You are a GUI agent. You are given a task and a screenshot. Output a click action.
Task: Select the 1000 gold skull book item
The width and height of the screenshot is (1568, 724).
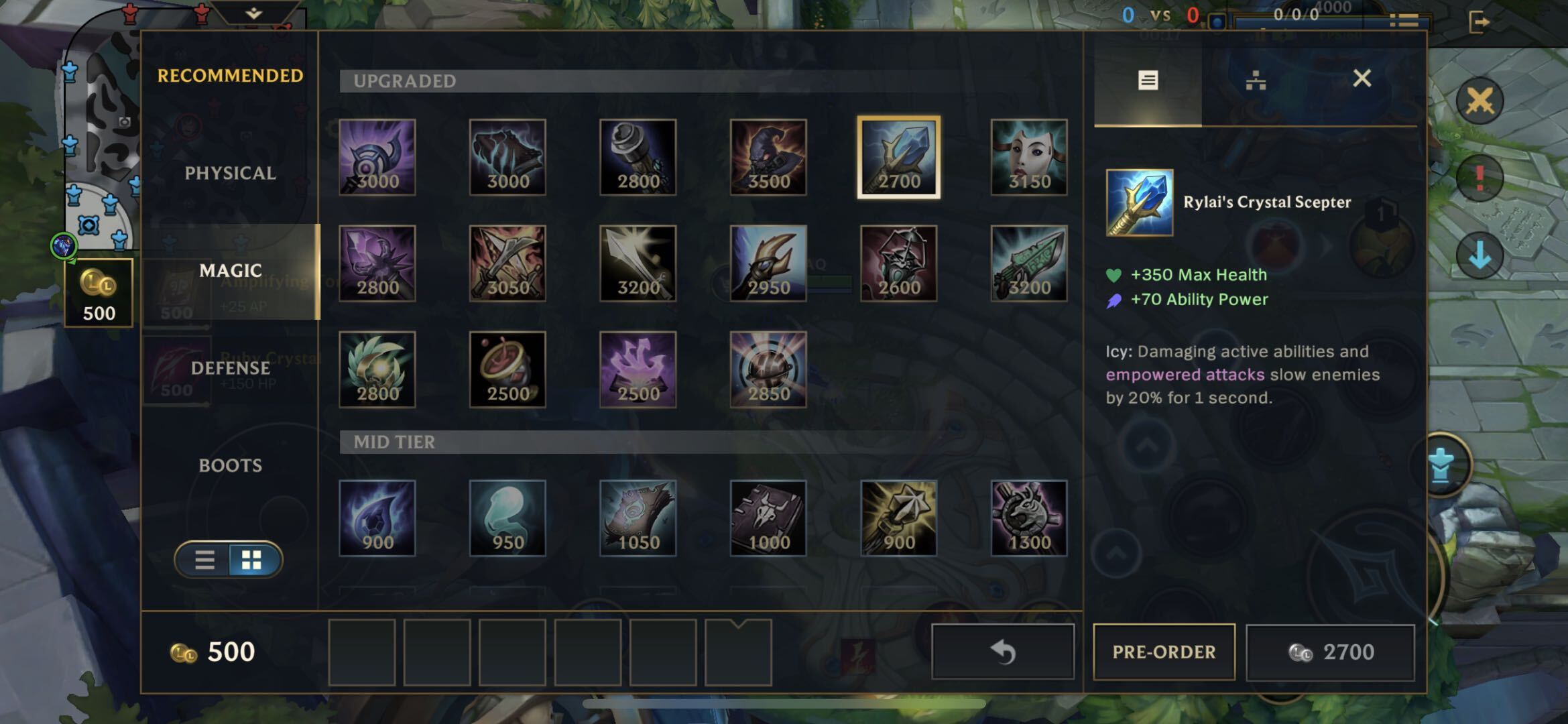coord(768,518)
